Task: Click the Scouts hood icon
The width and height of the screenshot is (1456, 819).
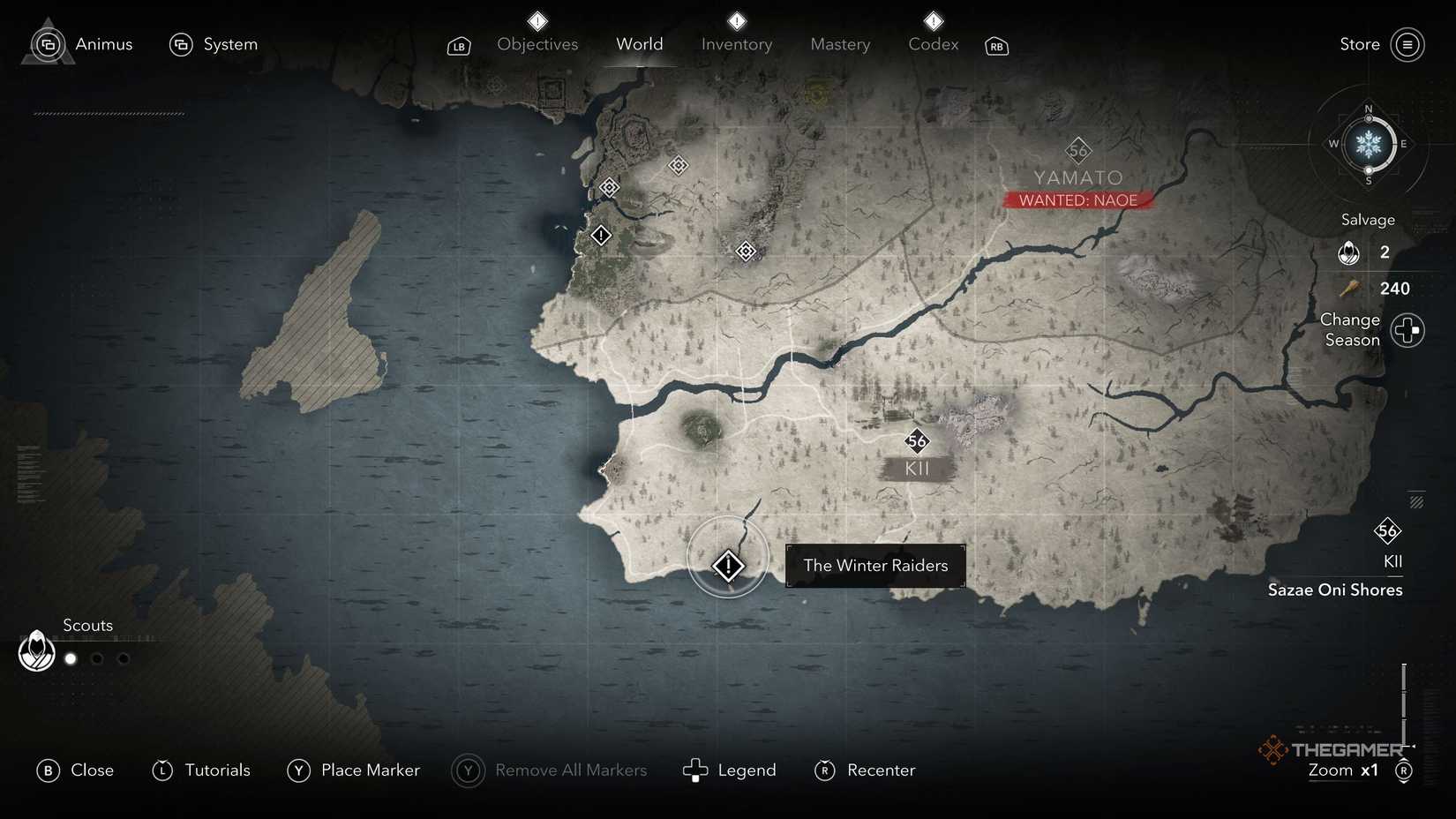Action: click(x=35, y=651)
